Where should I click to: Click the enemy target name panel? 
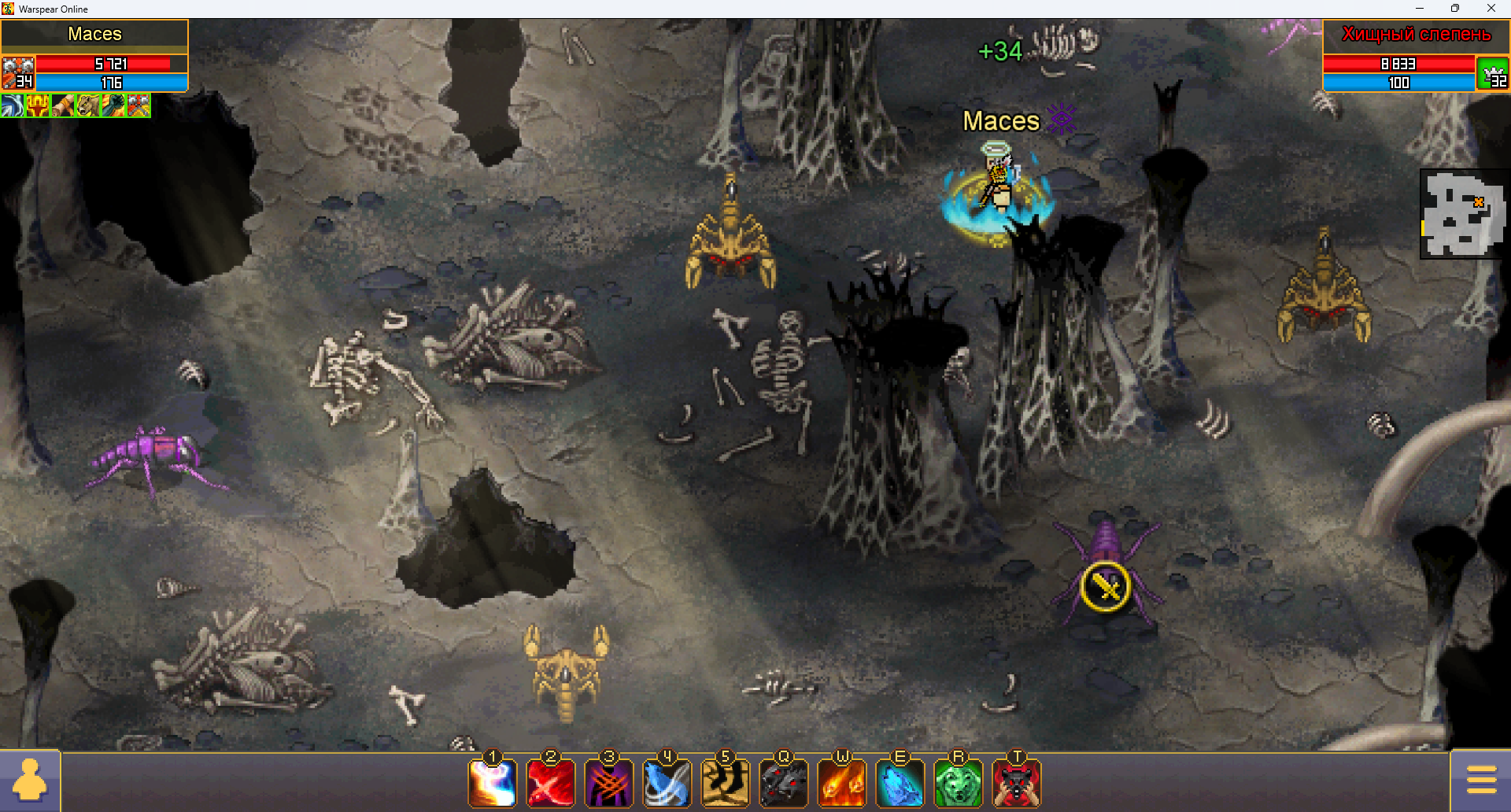point(1415,35)
